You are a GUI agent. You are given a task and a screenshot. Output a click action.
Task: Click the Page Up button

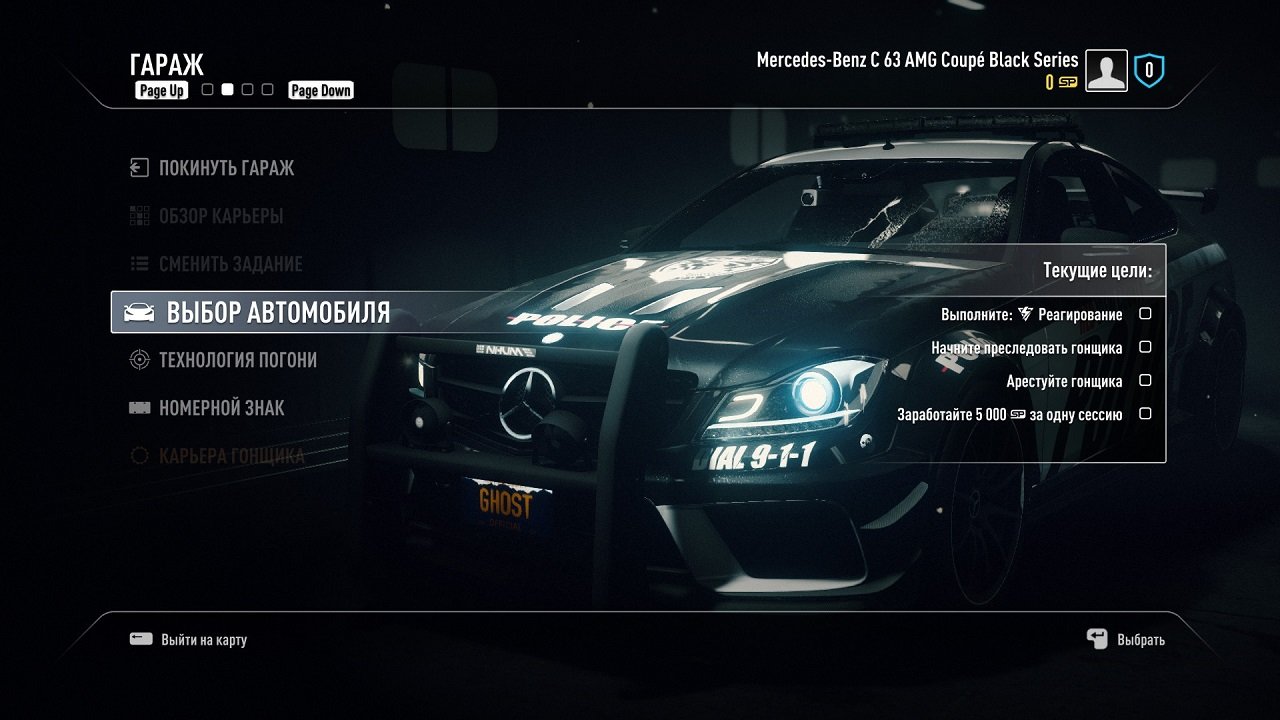161,90
